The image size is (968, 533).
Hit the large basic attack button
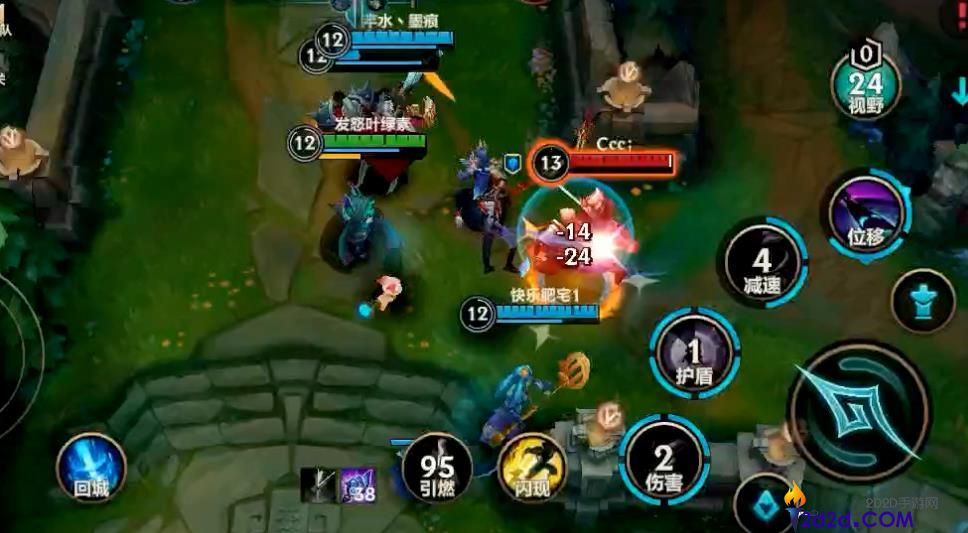(x=859, y=411)
